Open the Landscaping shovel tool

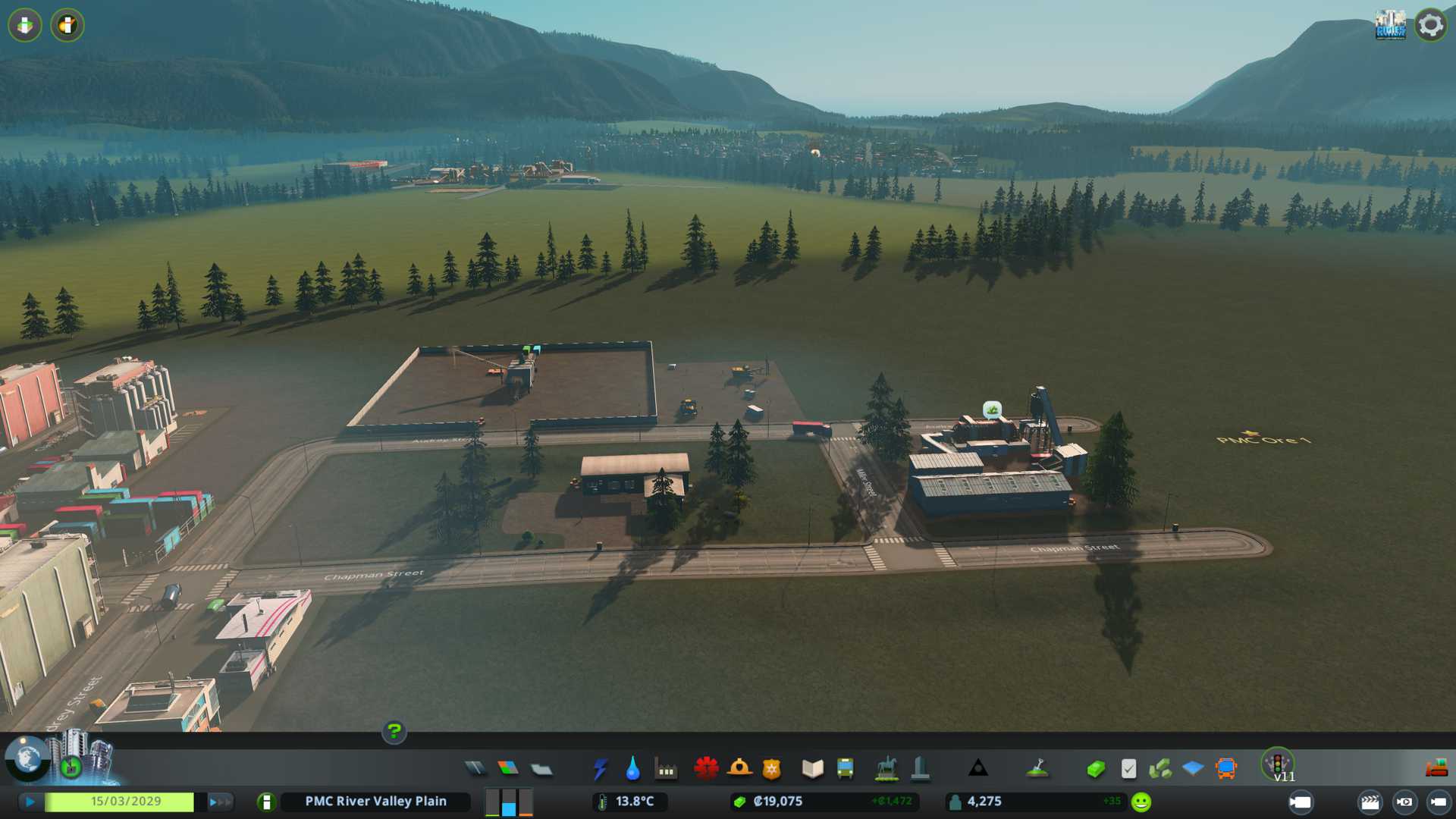tap(1037, 769)
